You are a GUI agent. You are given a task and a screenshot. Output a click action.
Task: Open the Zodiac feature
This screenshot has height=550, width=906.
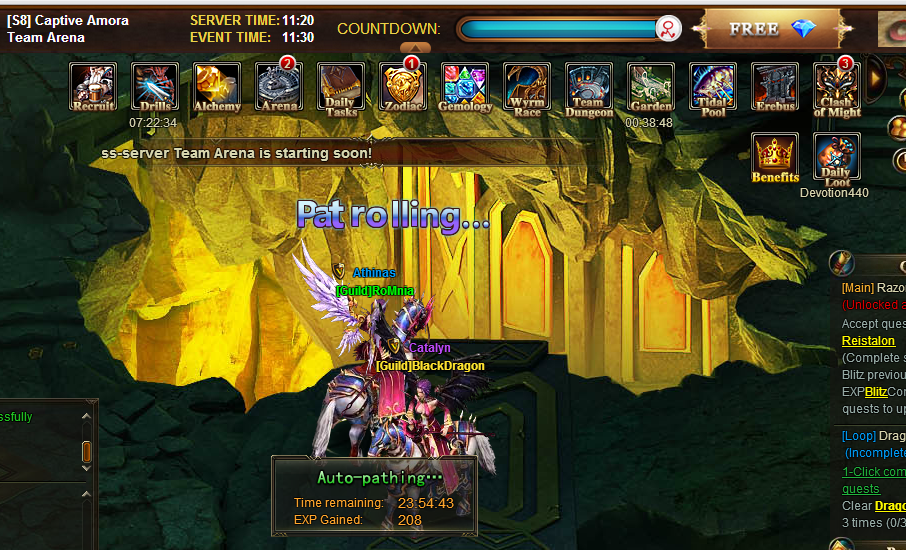coord(403,86)
